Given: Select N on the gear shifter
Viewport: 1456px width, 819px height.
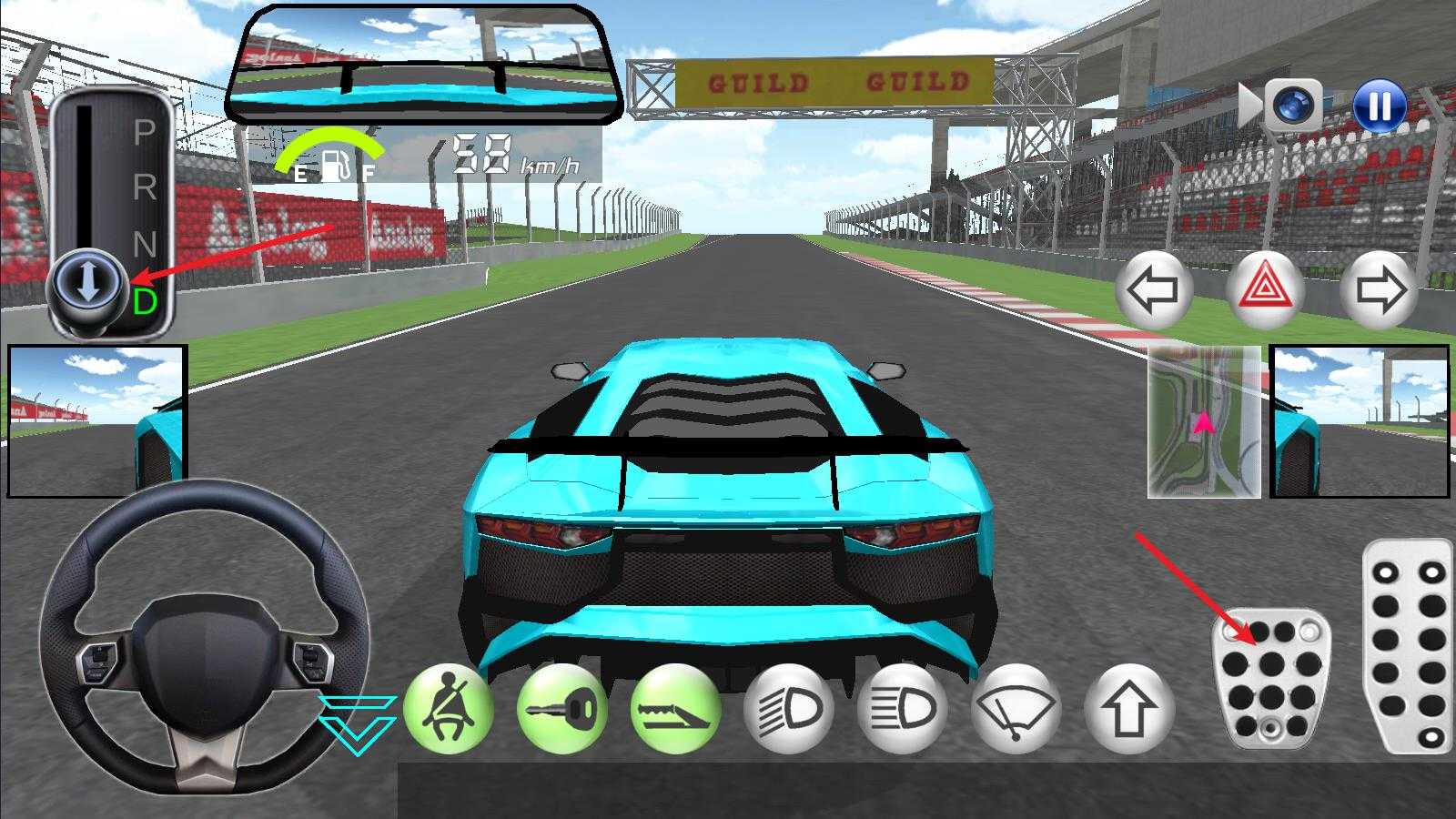Looking at the screenshot, I should point(146,240).
